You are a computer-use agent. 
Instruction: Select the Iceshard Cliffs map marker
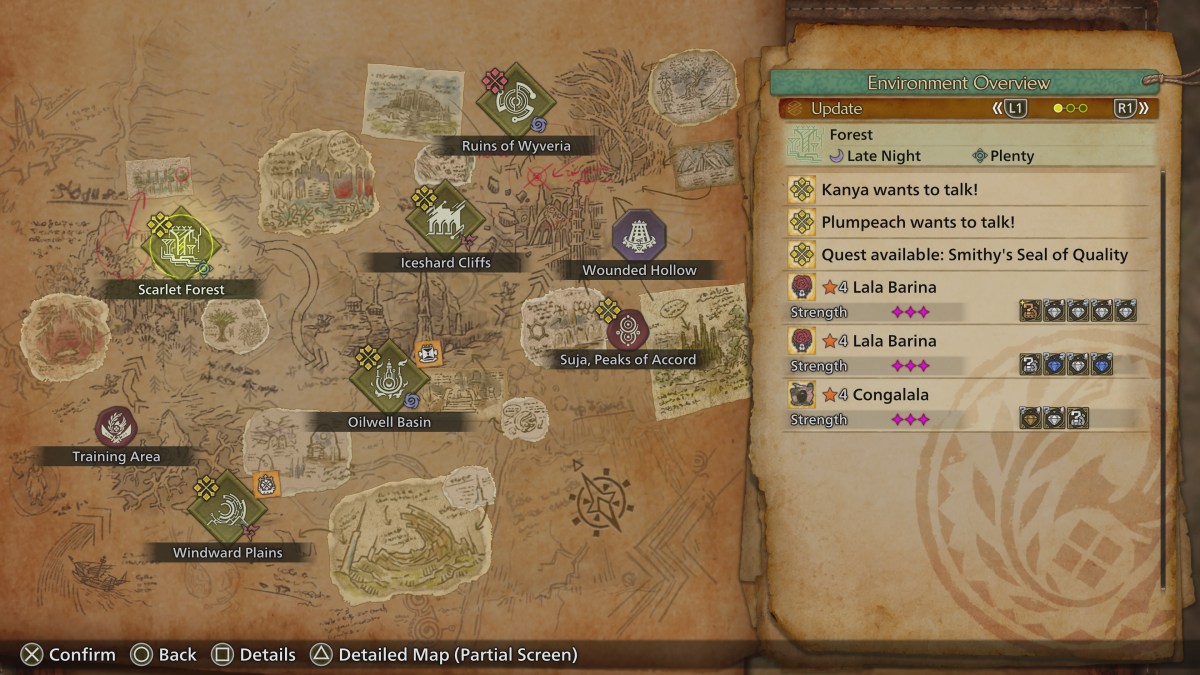446,218
